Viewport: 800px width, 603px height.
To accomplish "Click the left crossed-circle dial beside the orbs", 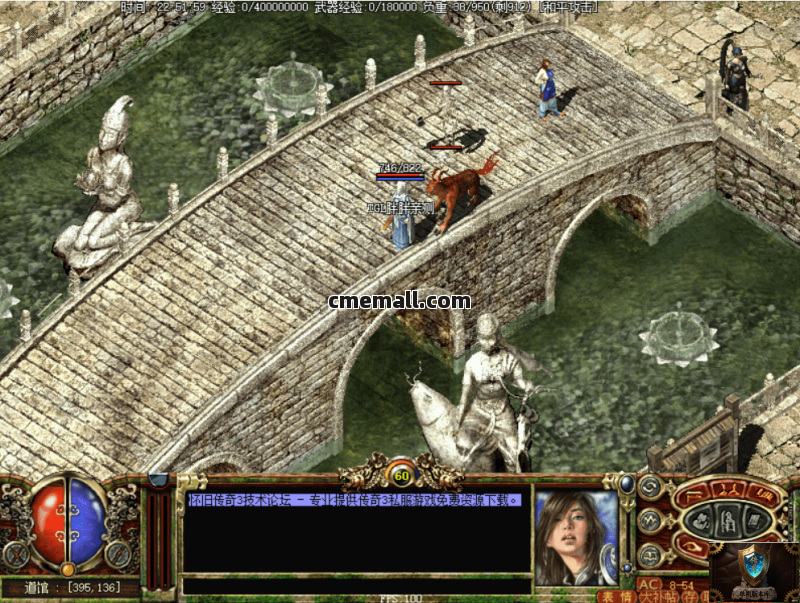I will click(16, 553).
